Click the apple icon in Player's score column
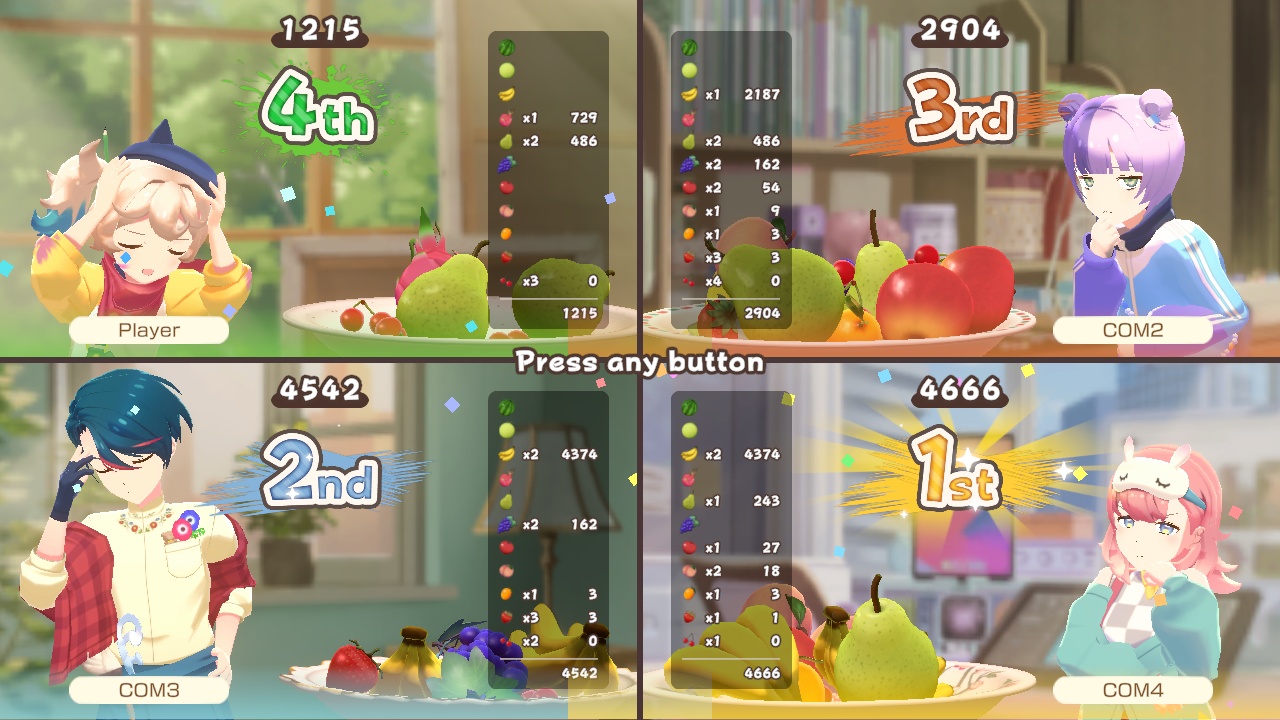The width and height of the screenshot is (1280, 720). point(505,188)
